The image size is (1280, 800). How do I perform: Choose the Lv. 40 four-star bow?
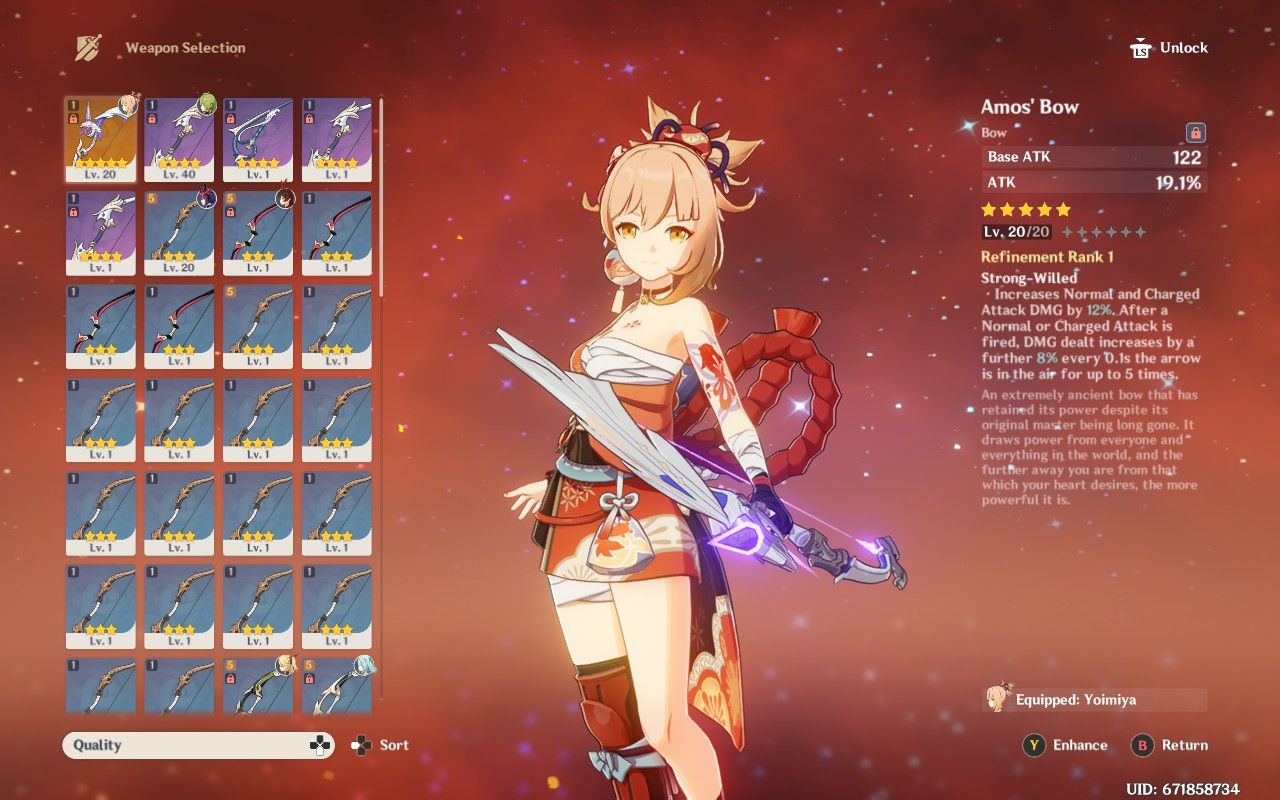point(179,139)
